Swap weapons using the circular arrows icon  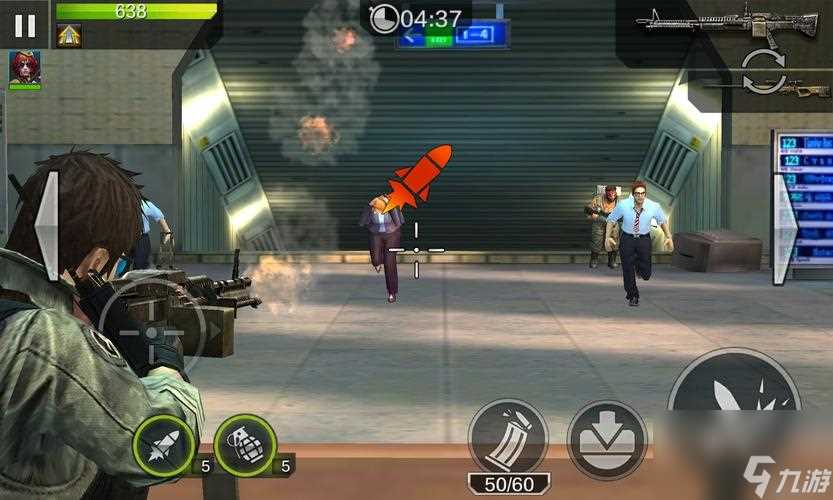[762, 72]
